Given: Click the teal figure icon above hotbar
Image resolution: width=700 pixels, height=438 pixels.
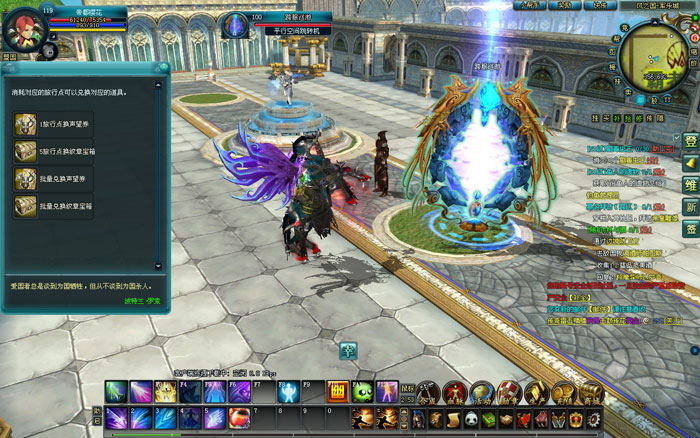Looking at the screenshot, I should coord(348,350).
